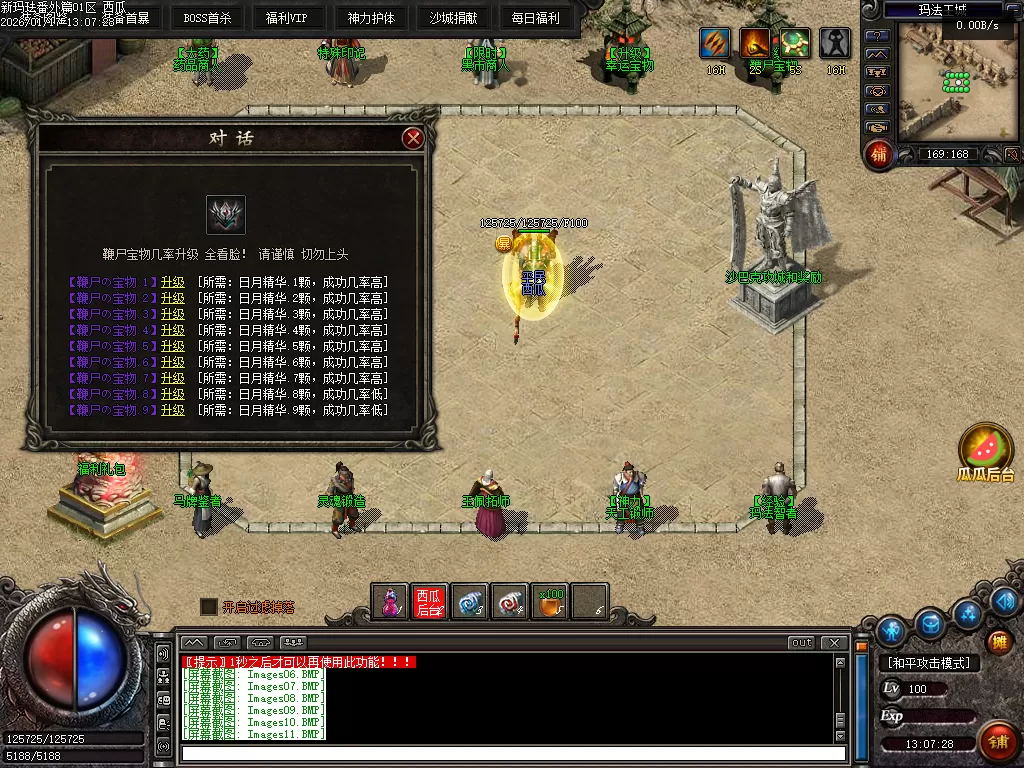Screen dimensions: 1024x768
Task: Open the 福利VIP menu
Action: coord(287,18)
